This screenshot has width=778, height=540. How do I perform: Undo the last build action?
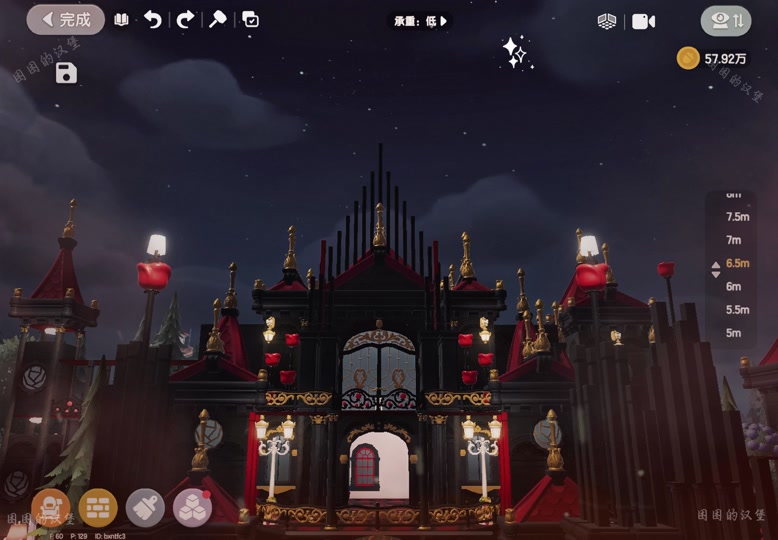(x=152, y=20)
